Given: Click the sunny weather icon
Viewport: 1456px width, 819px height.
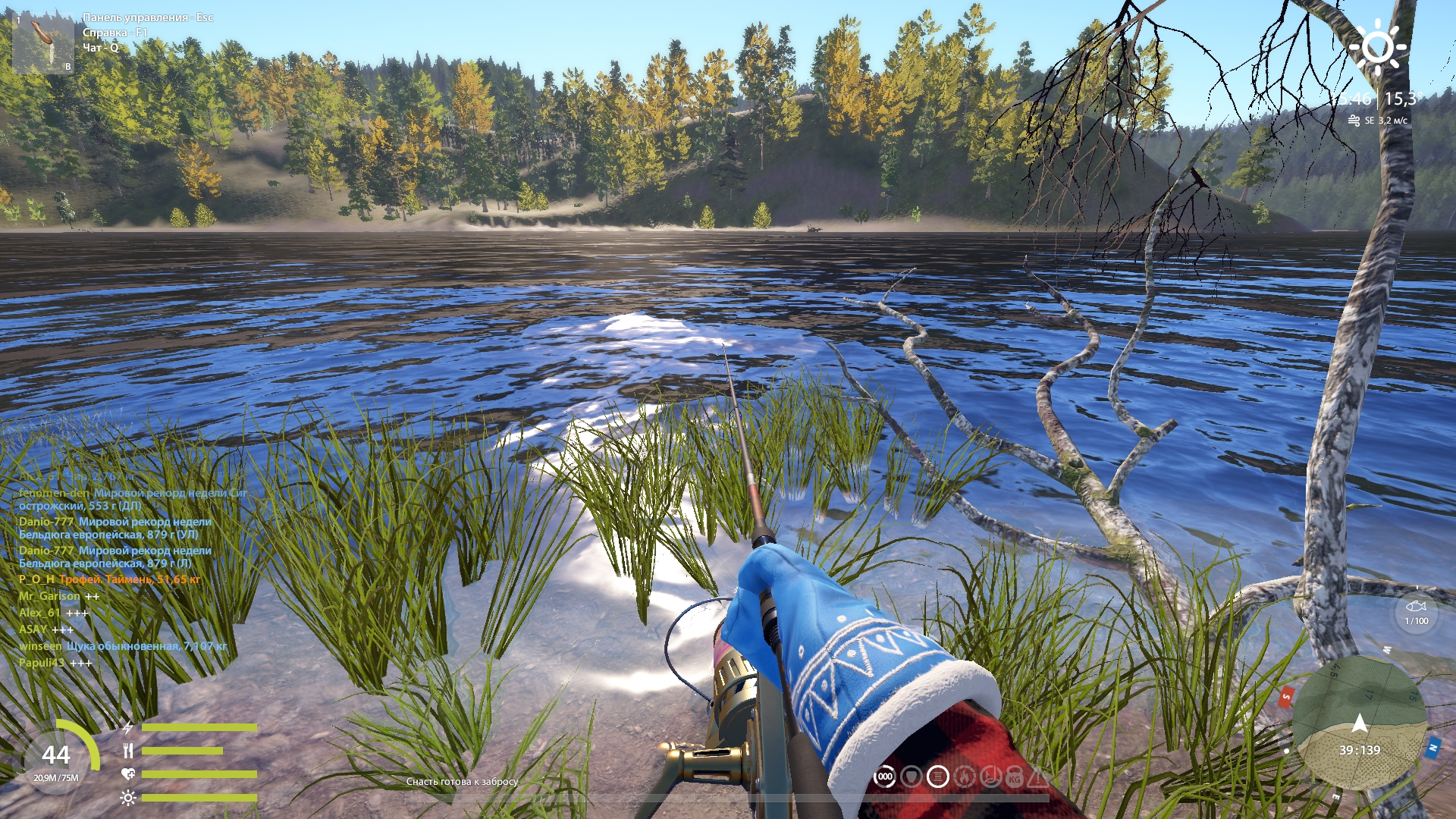Looking at the screenshot, I should 1377,46.
